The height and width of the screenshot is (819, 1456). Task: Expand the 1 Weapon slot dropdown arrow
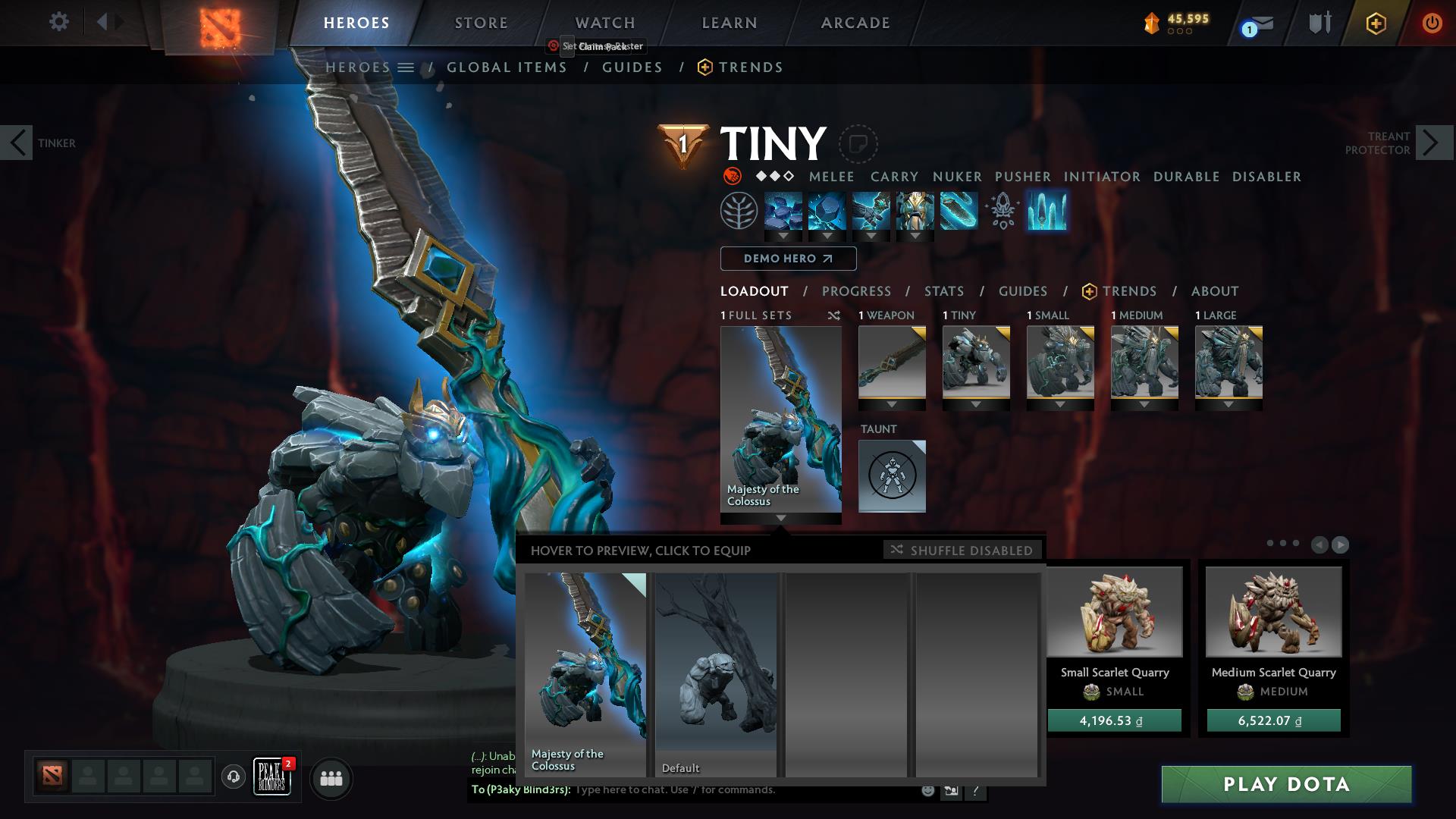pos(892,406)
